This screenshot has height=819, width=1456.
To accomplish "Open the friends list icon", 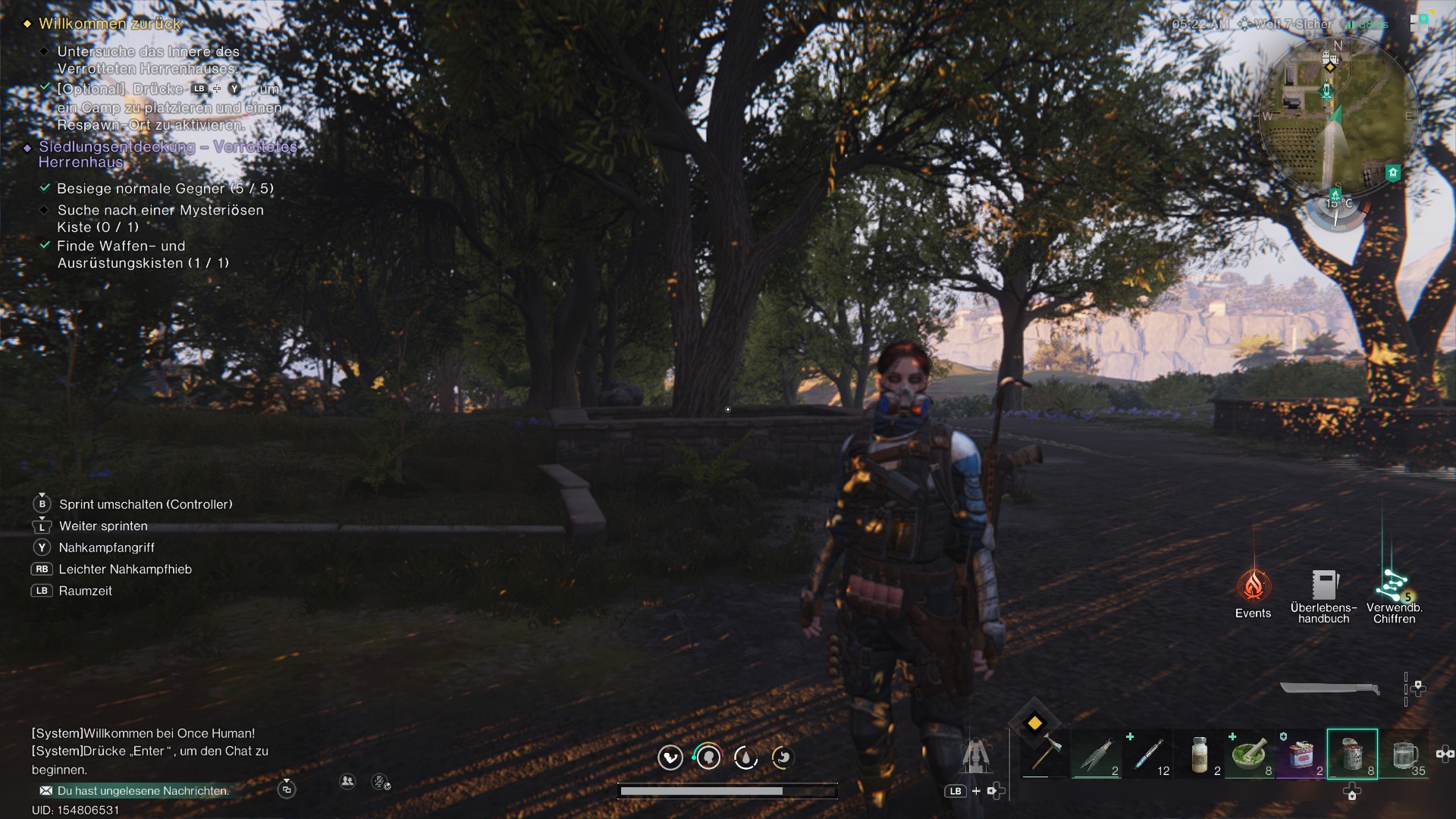I will 347,781.
